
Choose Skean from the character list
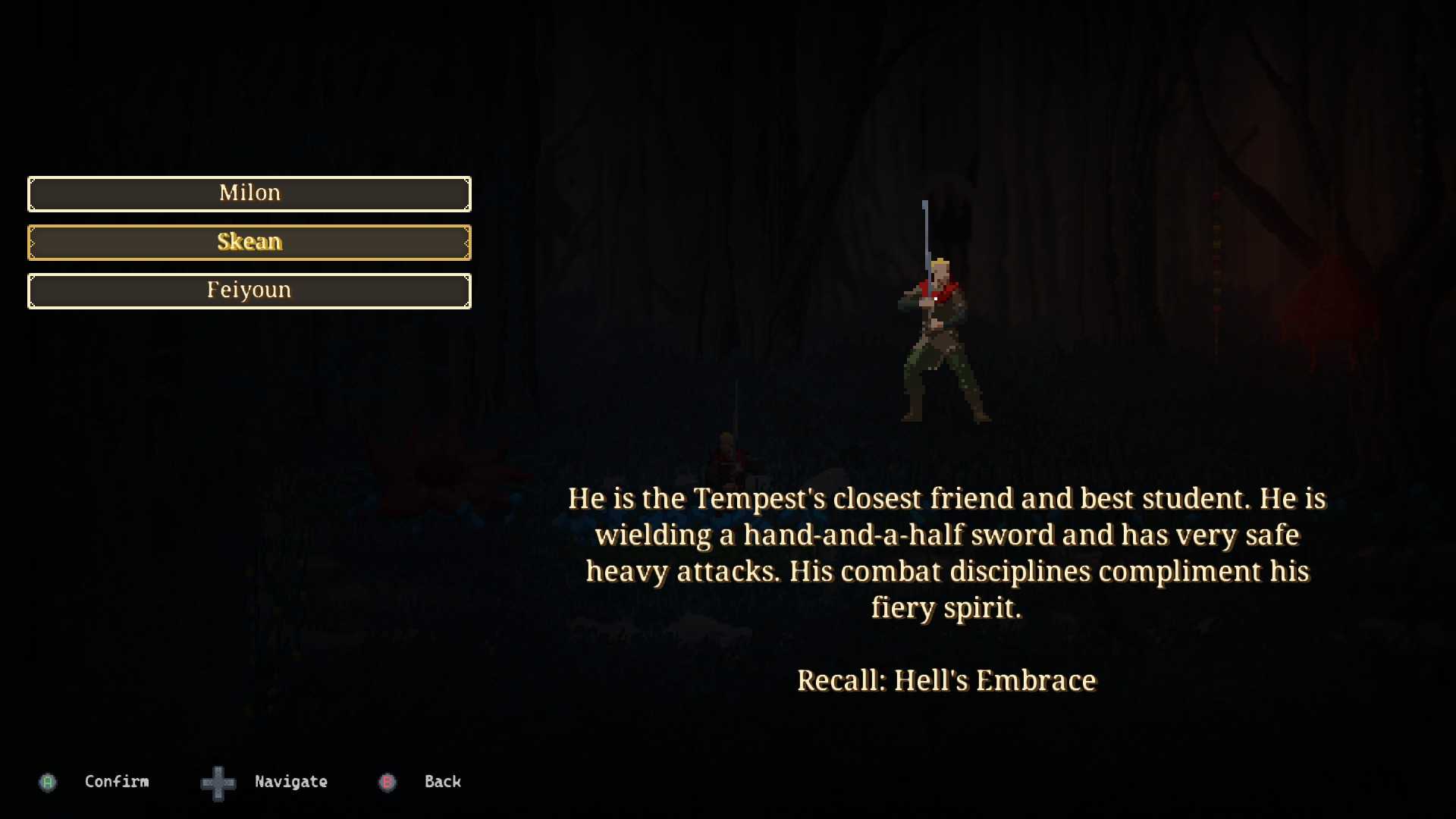pos(249,242)
